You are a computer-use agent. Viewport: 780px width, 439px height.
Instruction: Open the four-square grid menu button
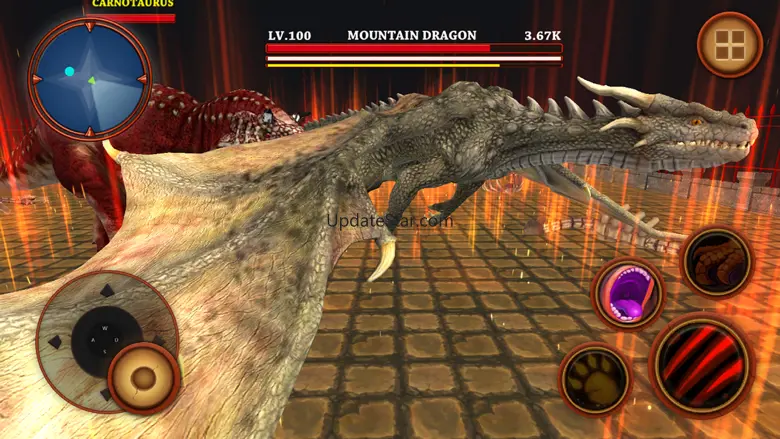[729, 45]
